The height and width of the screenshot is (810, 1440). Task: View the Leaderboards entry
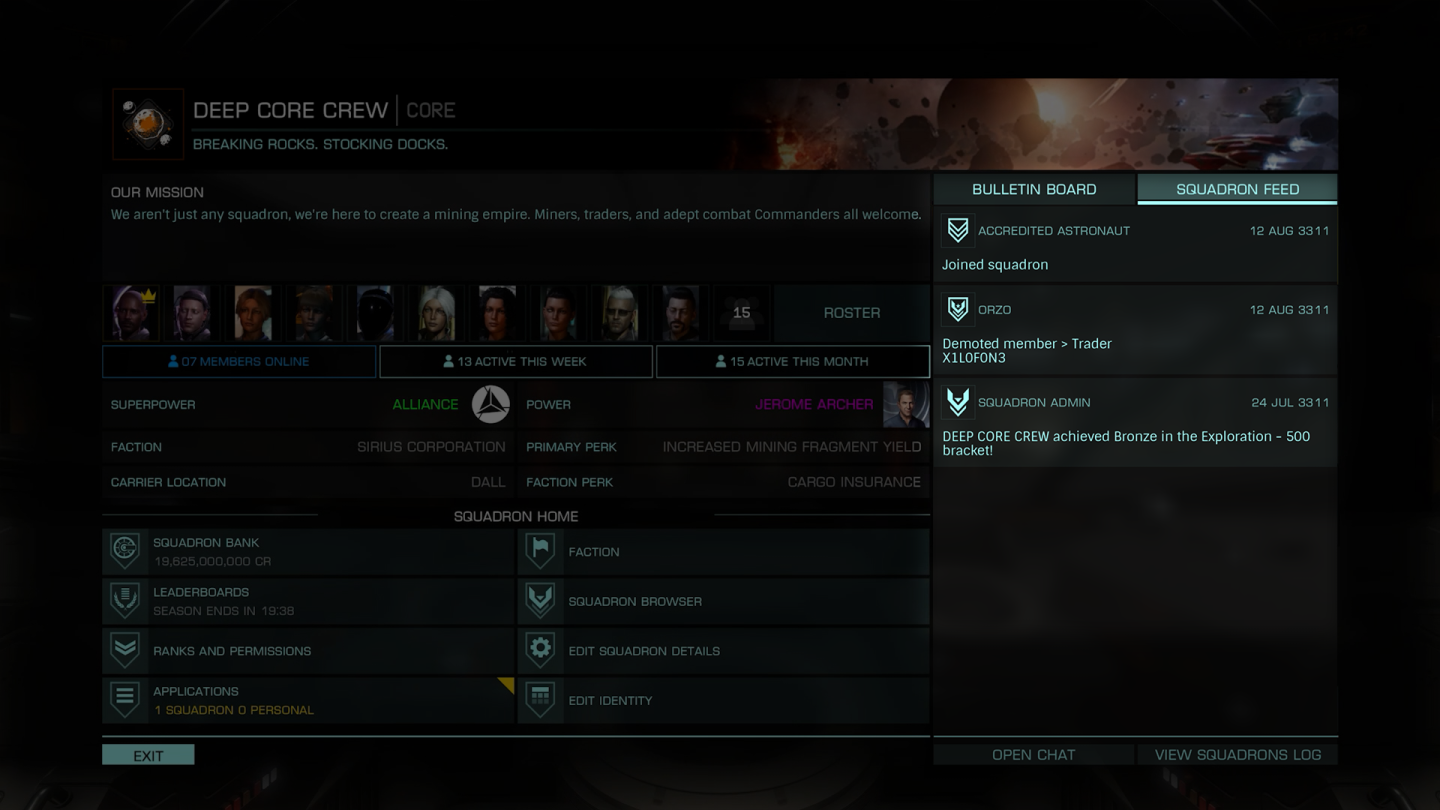[308, 601]
